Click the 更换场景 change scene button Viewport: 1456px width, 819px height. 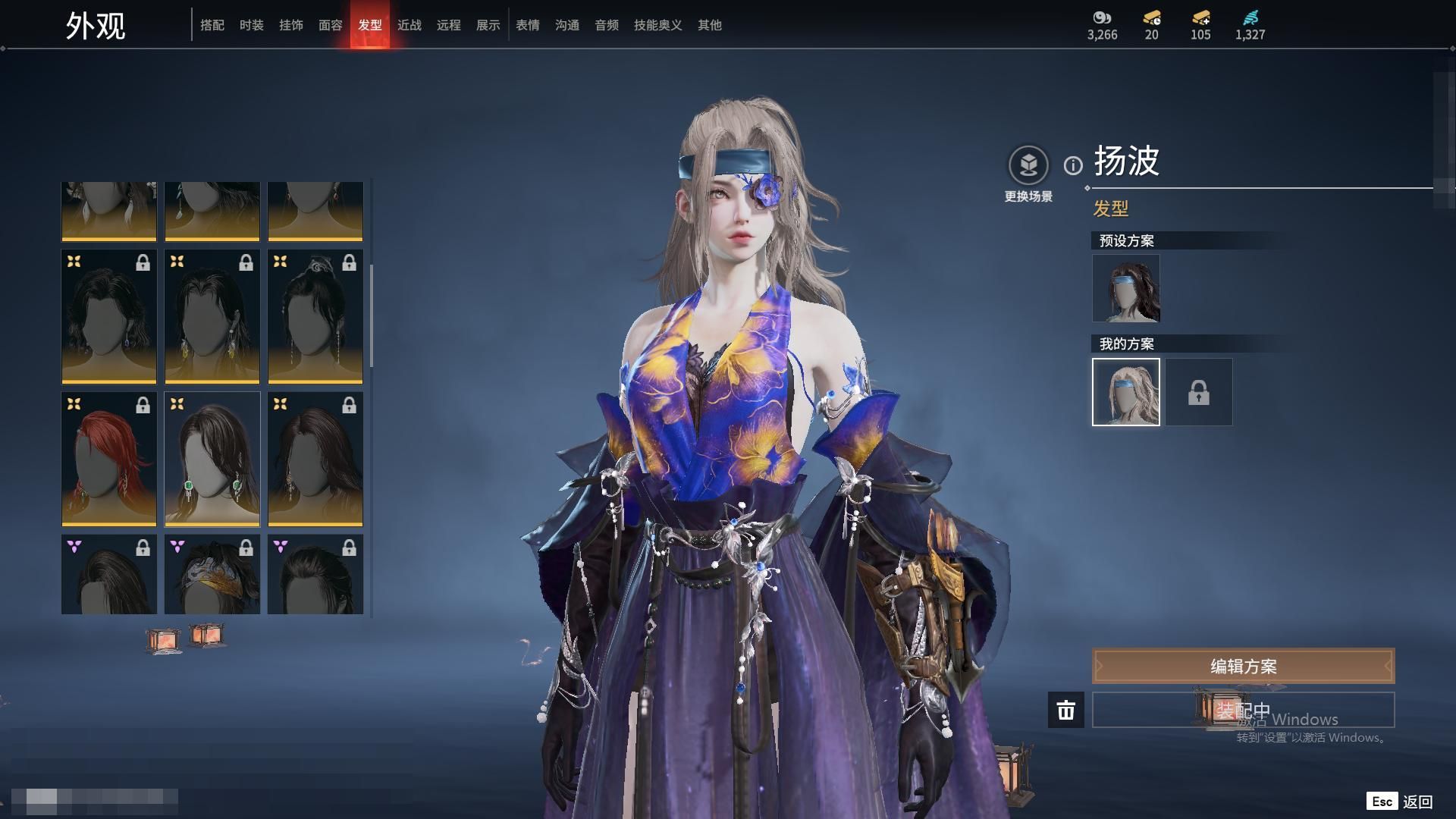pos(1028,165)
